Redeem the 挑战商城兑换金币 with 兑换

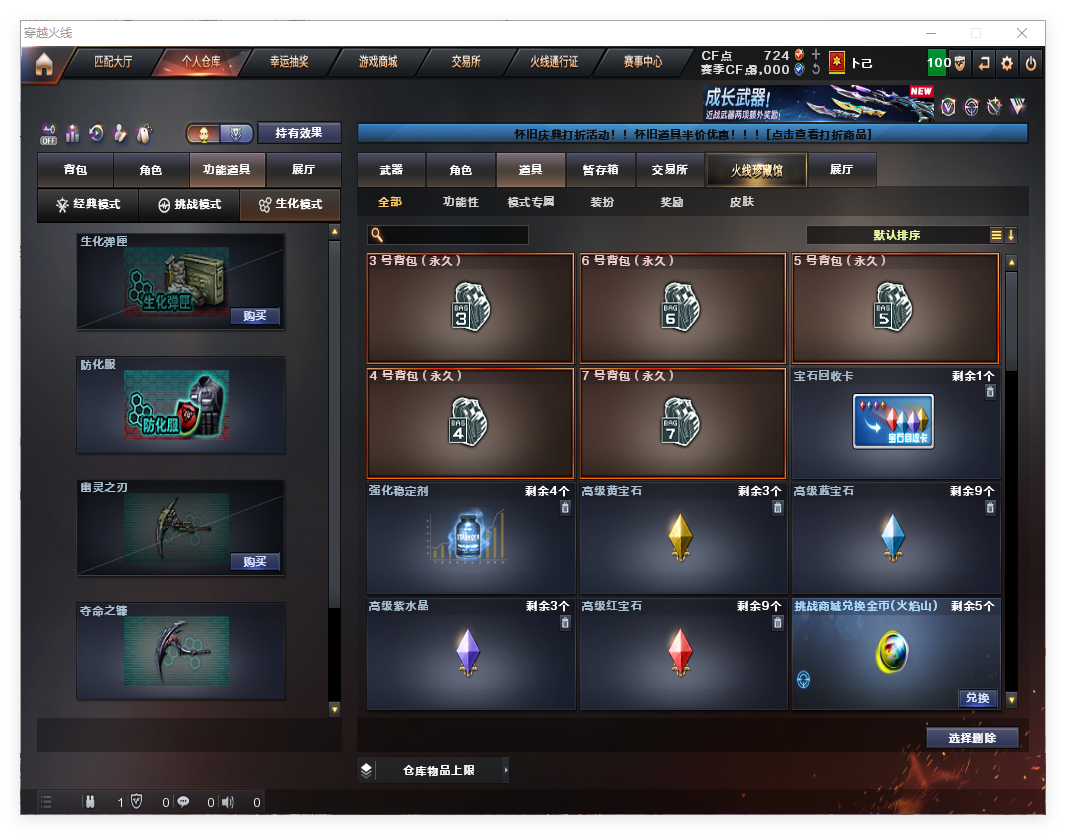coord(976,698)
